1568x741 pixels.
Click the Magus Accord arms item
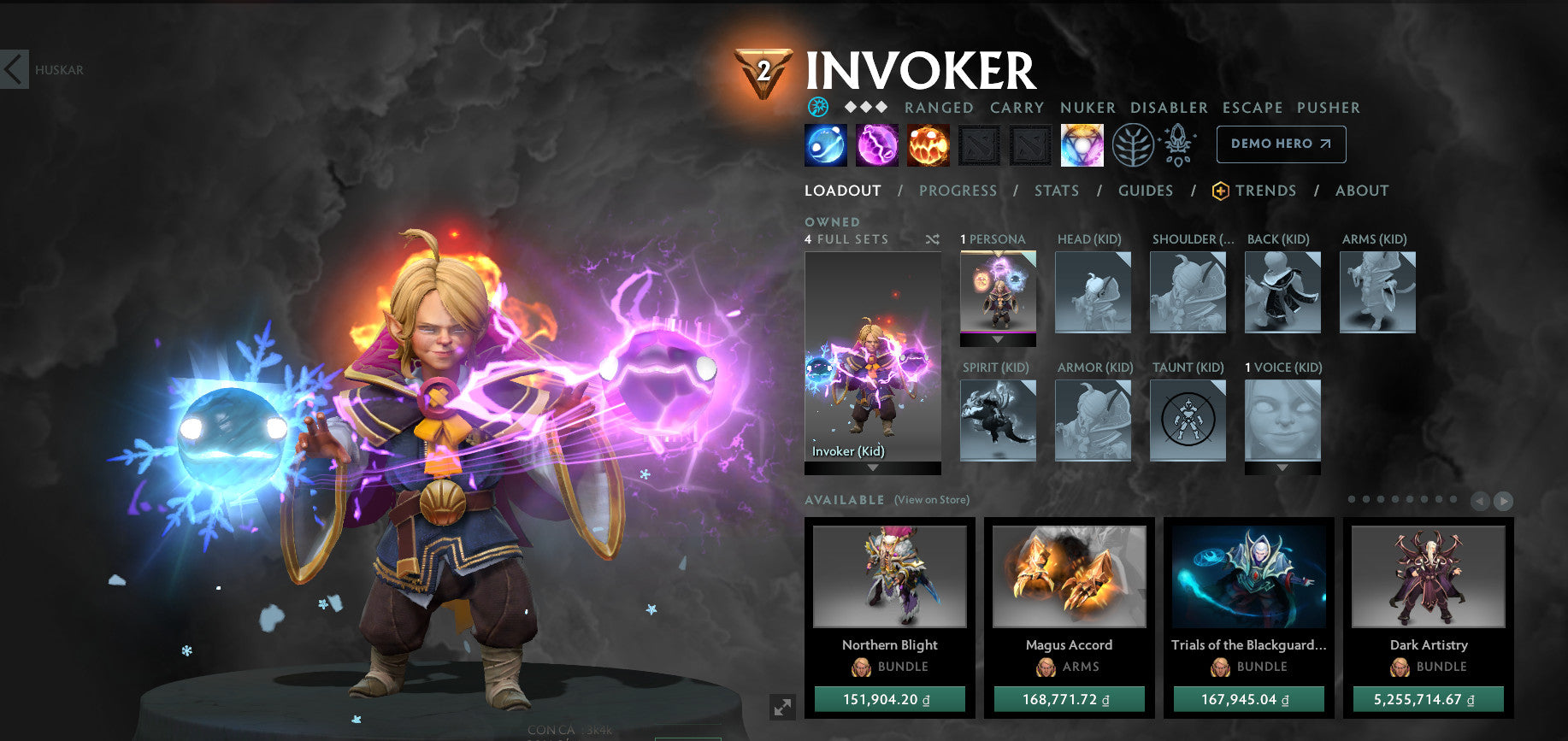[x=1069, y=579]
